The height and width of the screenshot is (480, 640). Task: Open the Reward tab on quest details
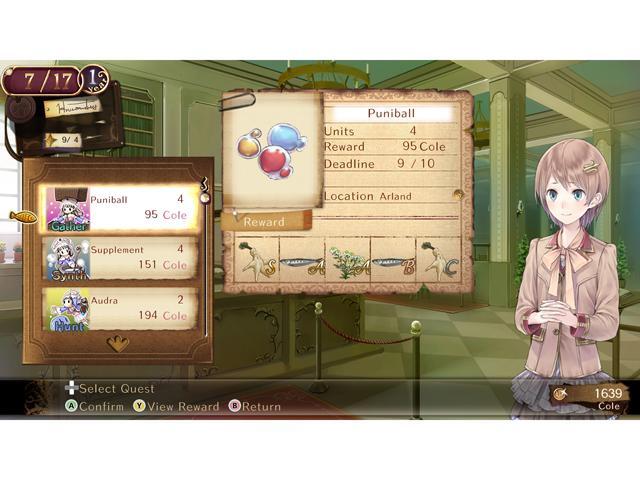click(x=266, y=221)
